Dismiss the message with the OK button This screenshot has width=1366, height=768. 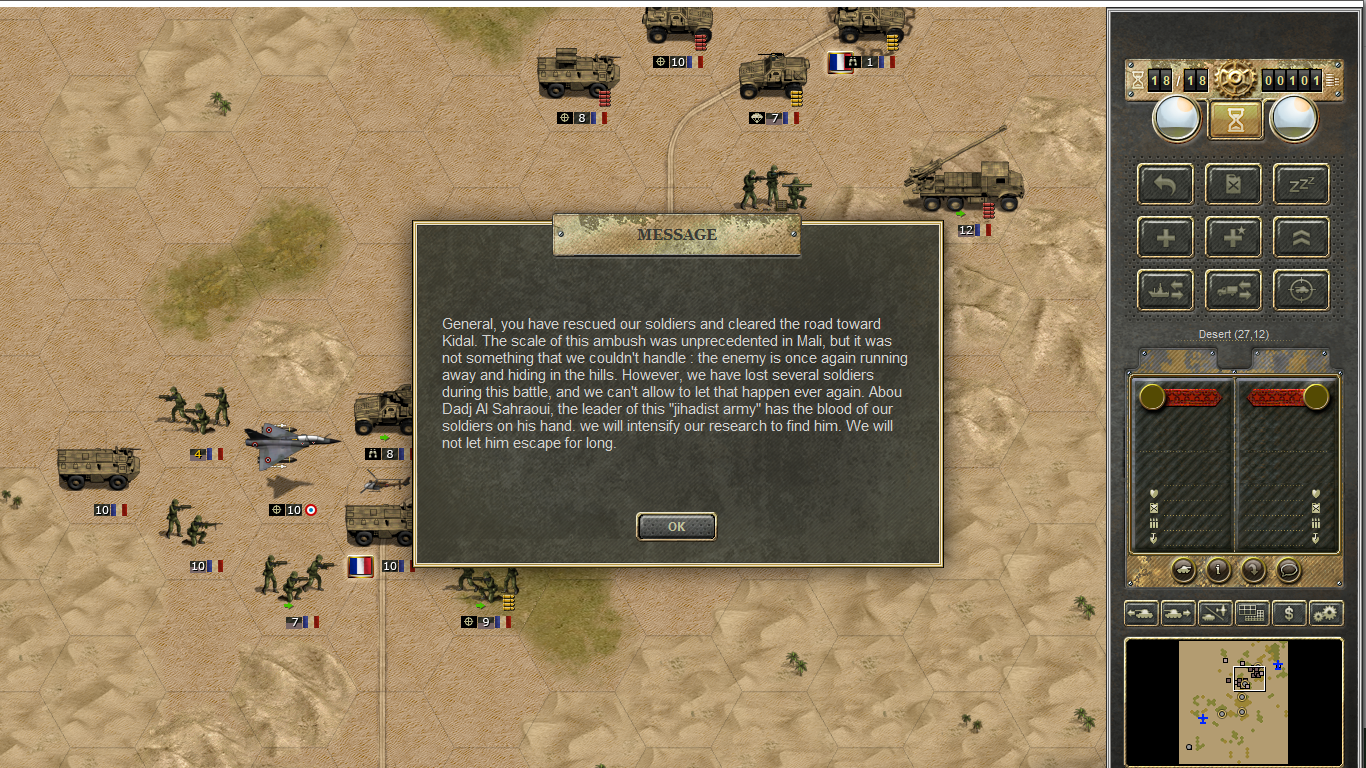676,526
